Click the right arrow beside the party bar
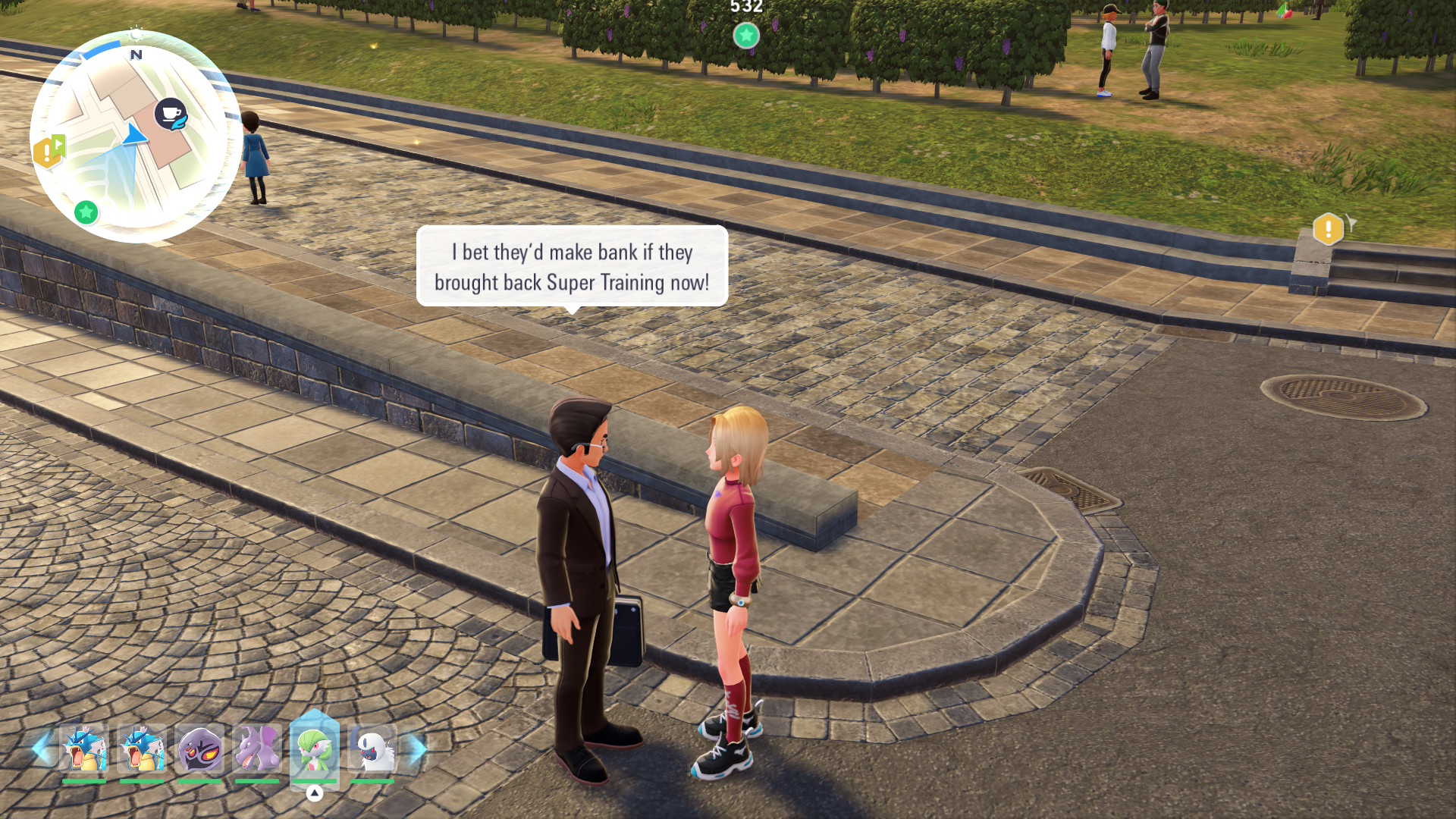 418,748
